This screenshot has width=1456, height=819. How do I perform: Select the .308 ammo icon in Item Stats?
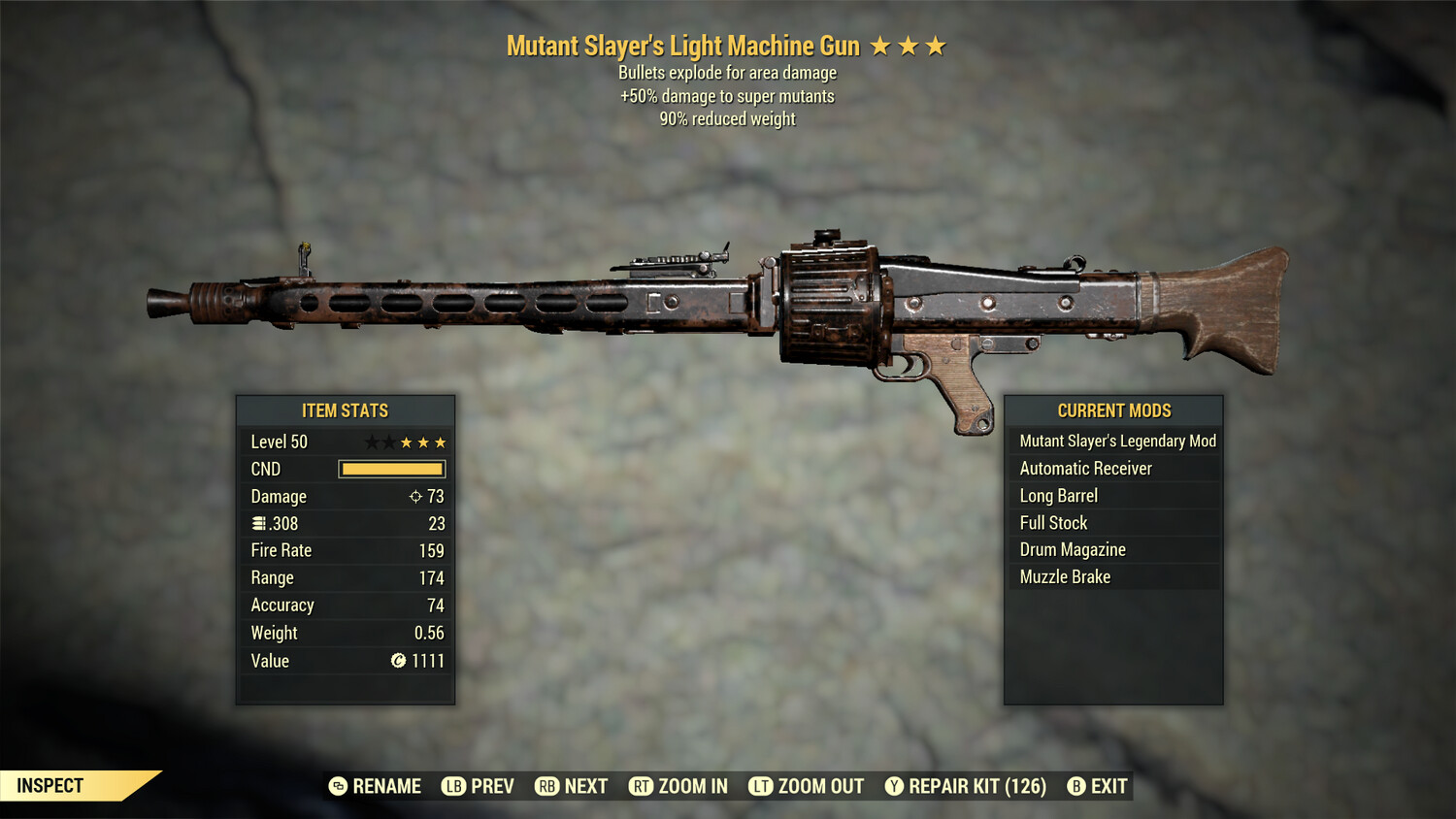point(259,523)
